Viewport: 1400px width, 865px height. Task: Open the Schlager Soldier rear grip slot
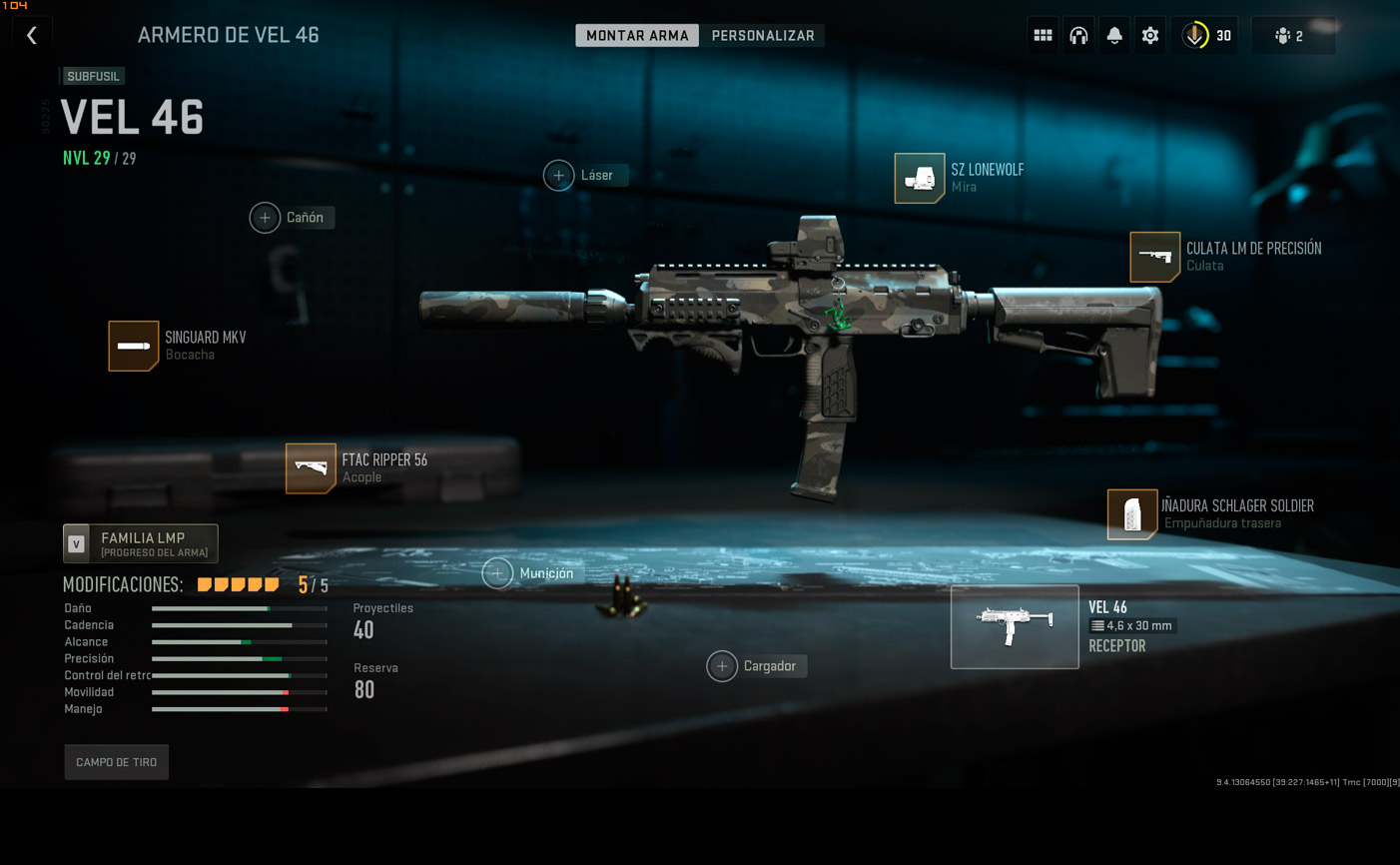pos(1131,514)
